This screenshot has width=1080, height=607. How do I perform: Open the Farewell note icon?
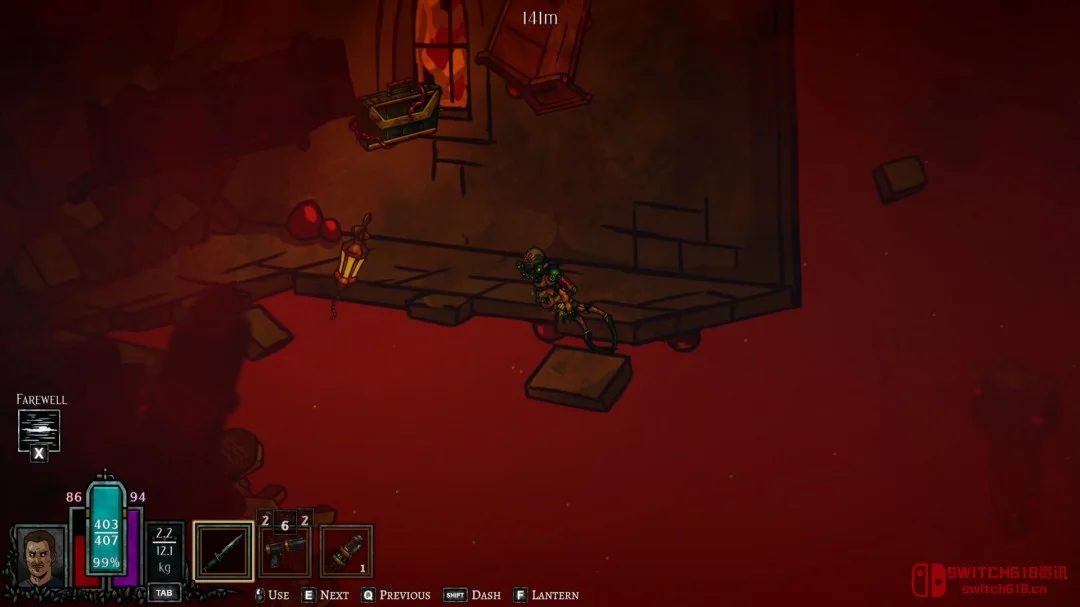39,430
